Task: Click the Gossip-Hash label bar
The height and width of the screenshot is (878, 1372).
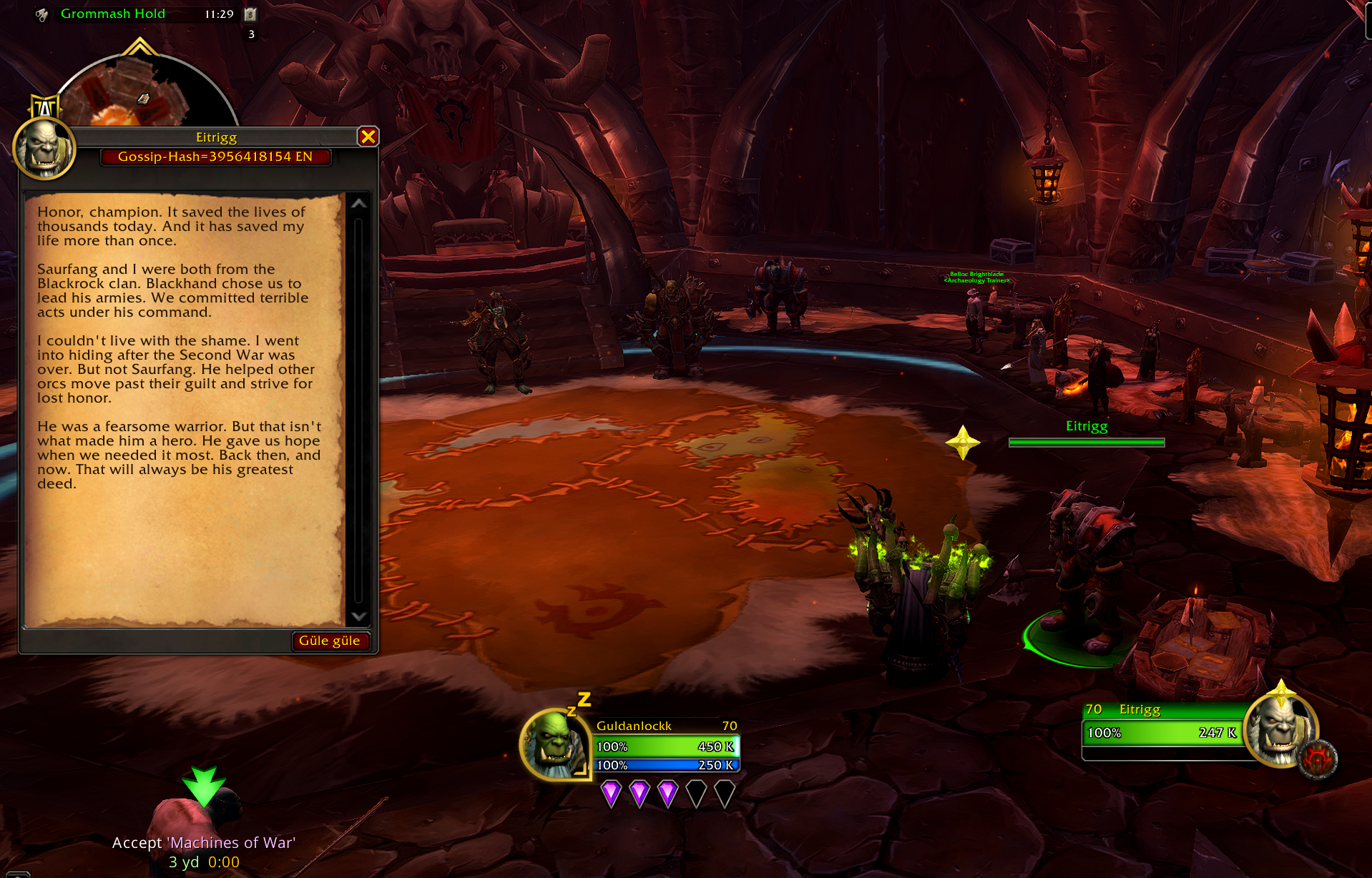Action: [215, 157]
